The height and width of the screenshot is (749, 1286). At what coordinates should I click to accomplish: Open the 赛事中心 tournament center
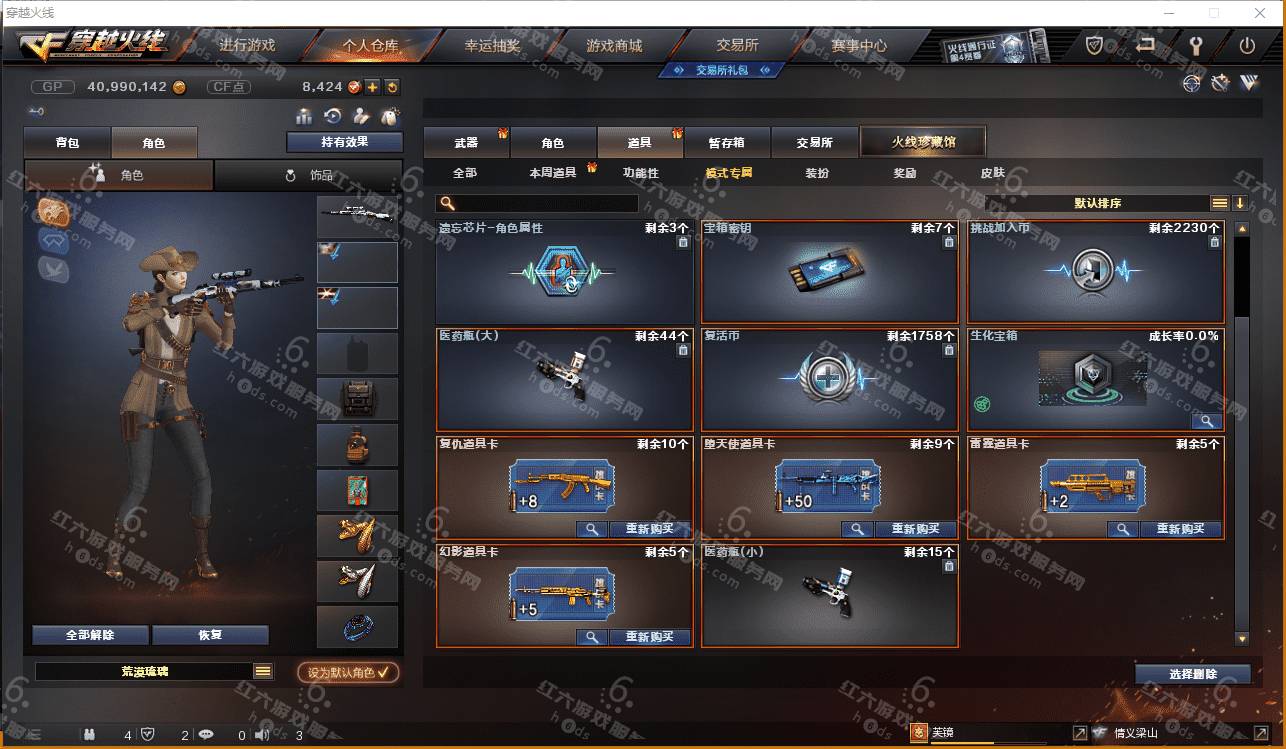pos(859,45)
